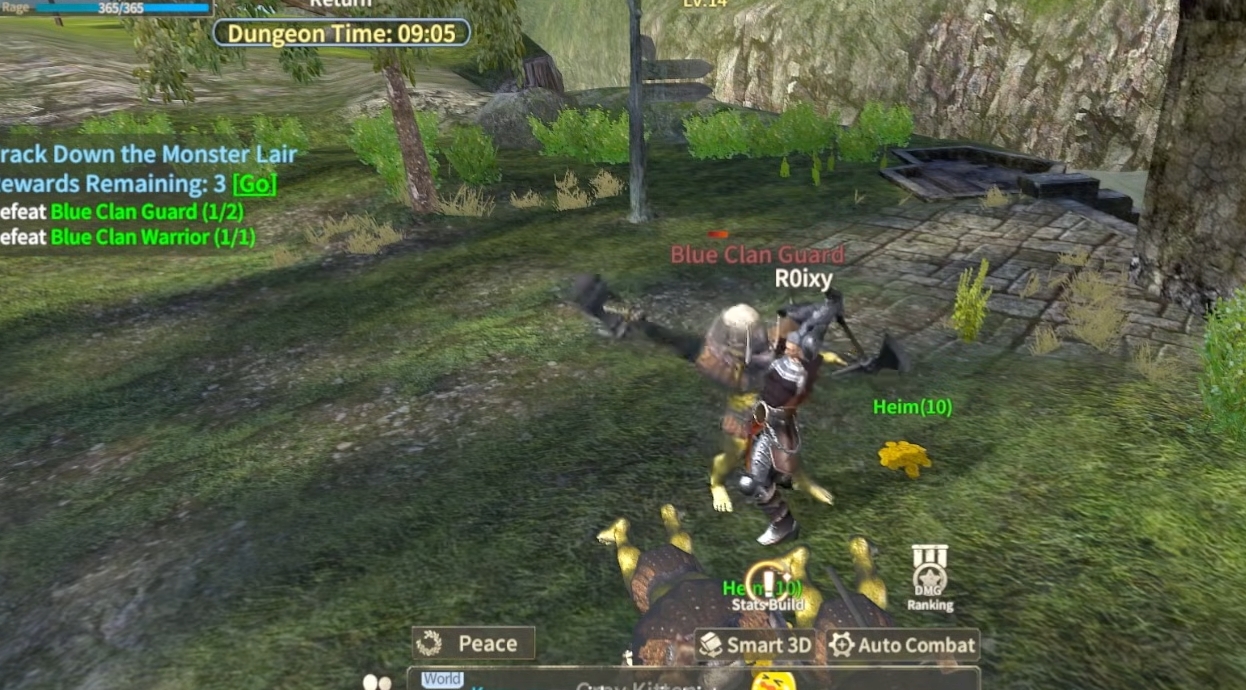Open the laughing emoji in chat bar
This screenshot has width=1246, height=690.
[773, 682]
